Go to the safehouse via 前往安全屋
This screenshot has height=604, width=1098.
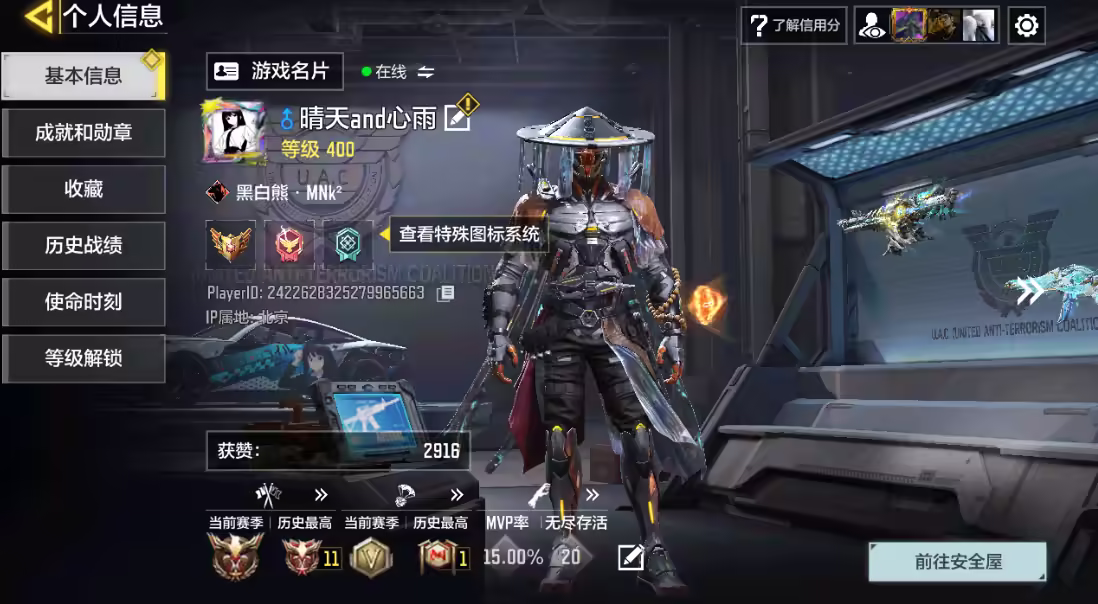point(957,562)
